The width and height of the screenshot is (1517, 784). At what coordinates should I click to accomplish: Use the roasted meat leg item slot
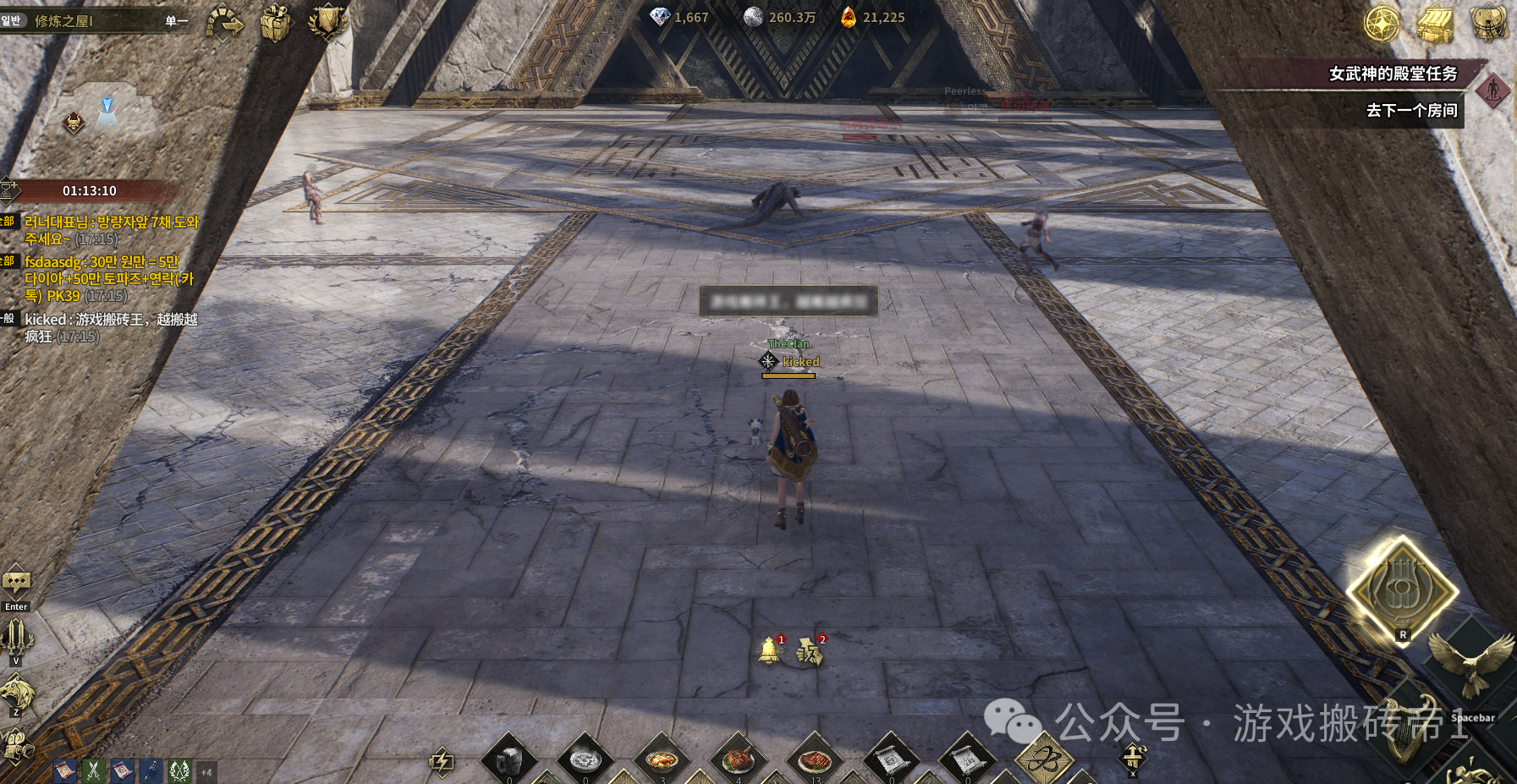point(738,757)
